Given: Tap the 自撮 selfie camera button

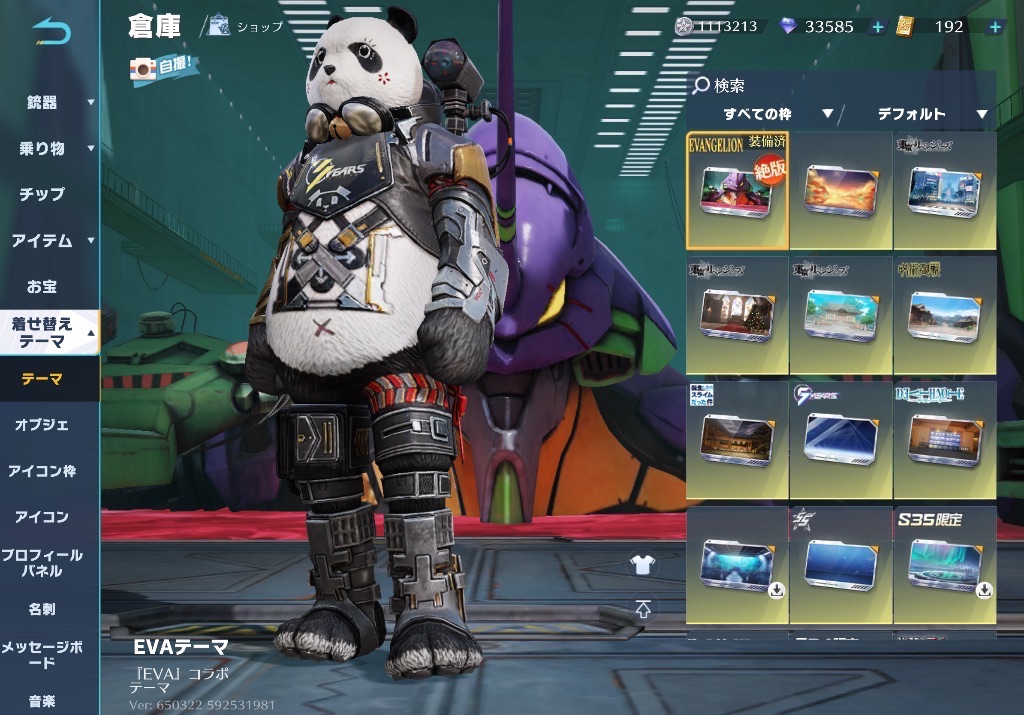Looking at the screenshot, I should [x=164, y=68].
